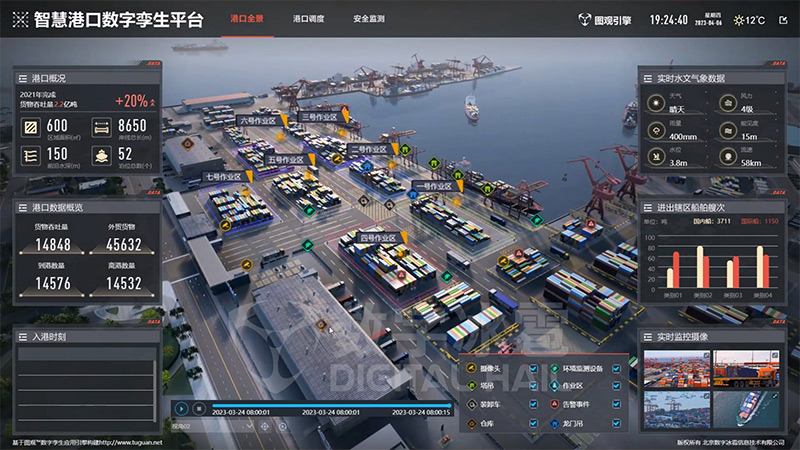The width and height of the screenshot is (800, 450).
Task: Toggle the 龙门吊 layer checkbox
Action: coord(616,425)
